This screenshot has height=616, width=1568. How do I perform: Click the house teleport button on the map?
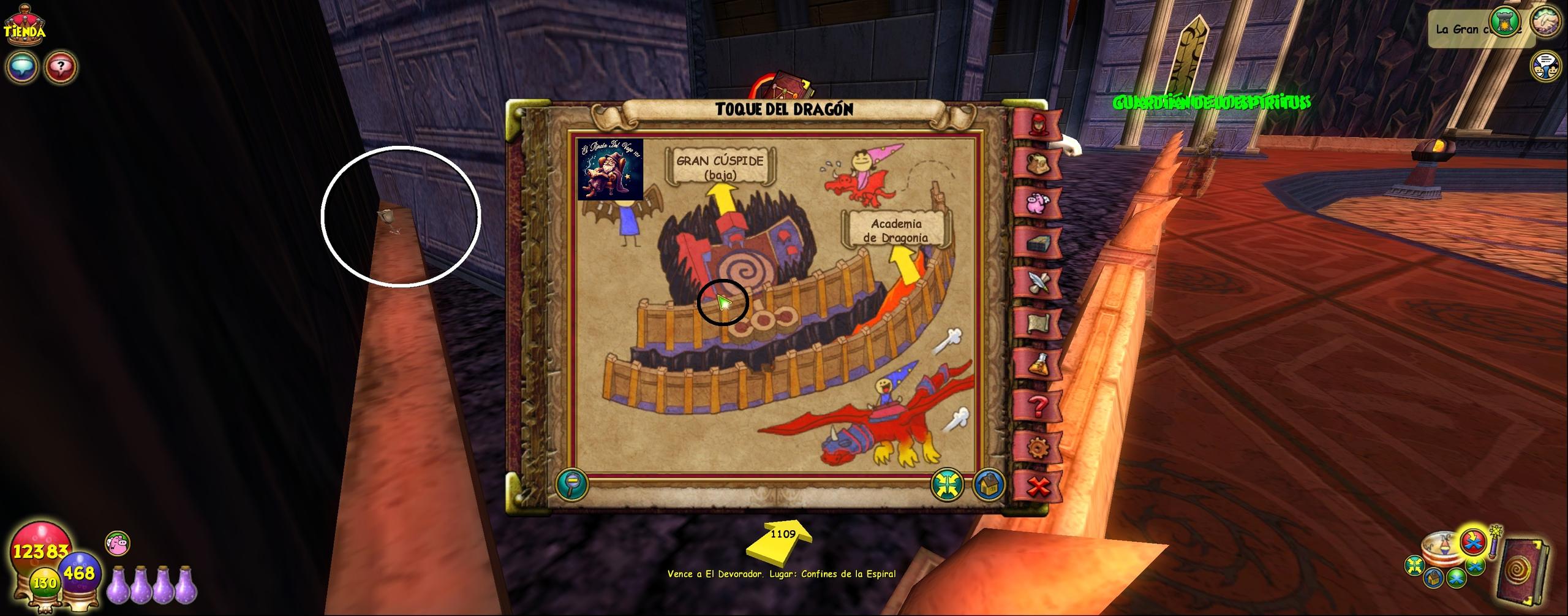pos(988,484)
